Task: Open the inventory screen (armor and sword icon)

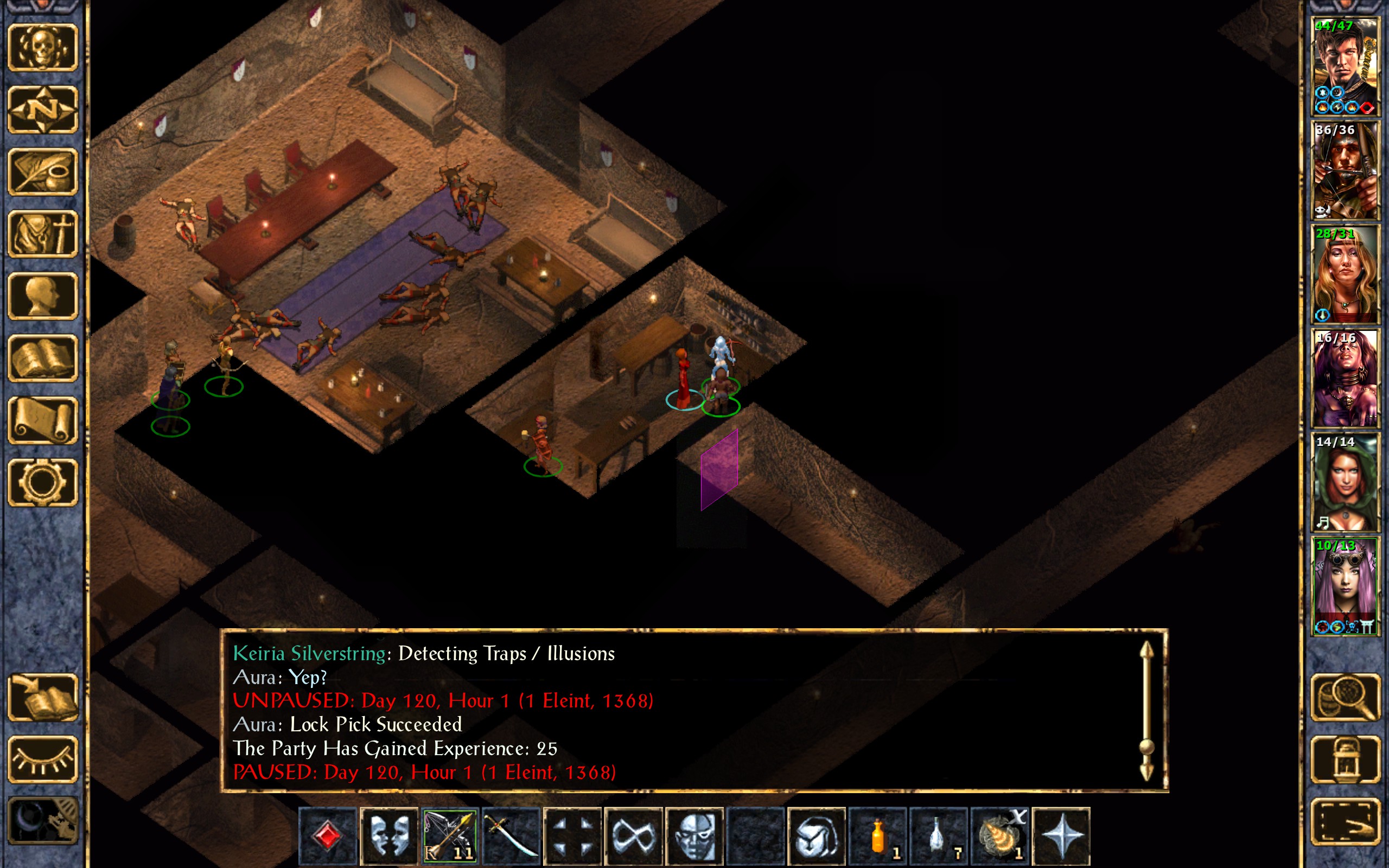Action: [x=43, y=234]
